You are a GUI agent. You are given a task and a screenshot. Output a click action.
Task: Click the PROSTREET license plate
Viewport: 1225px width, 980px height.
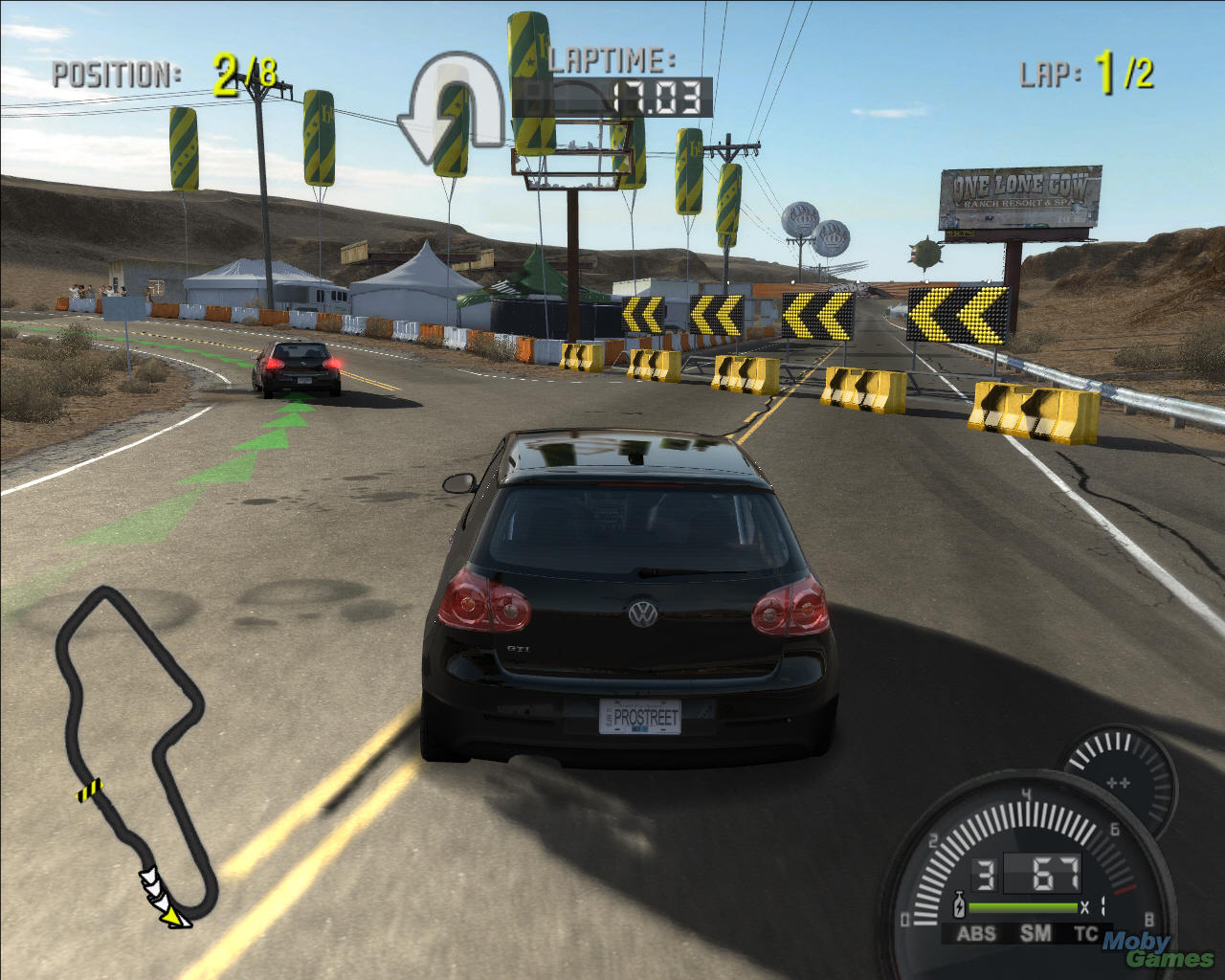639,716
